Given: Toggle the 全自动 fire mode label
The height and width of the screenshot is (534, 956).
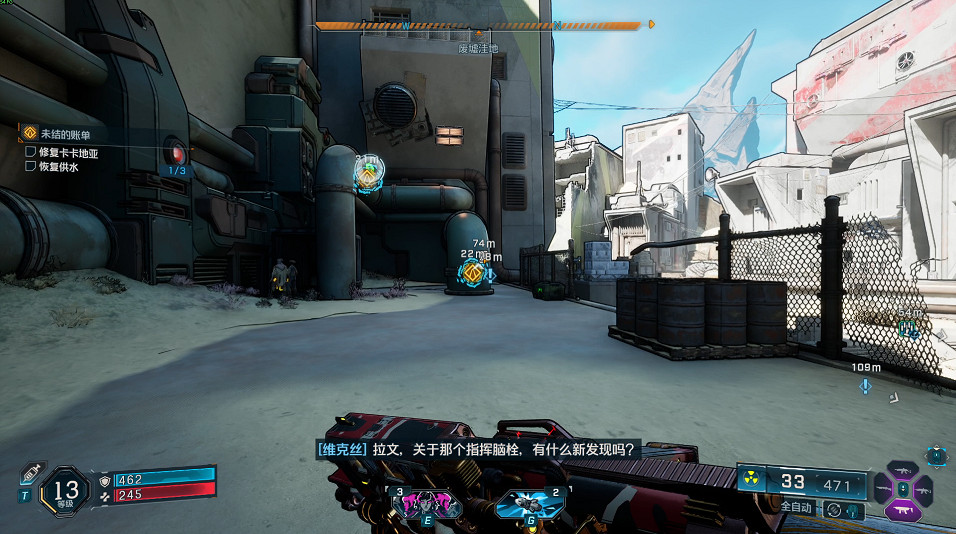Looking at the screenshot, I should (796, 507).
